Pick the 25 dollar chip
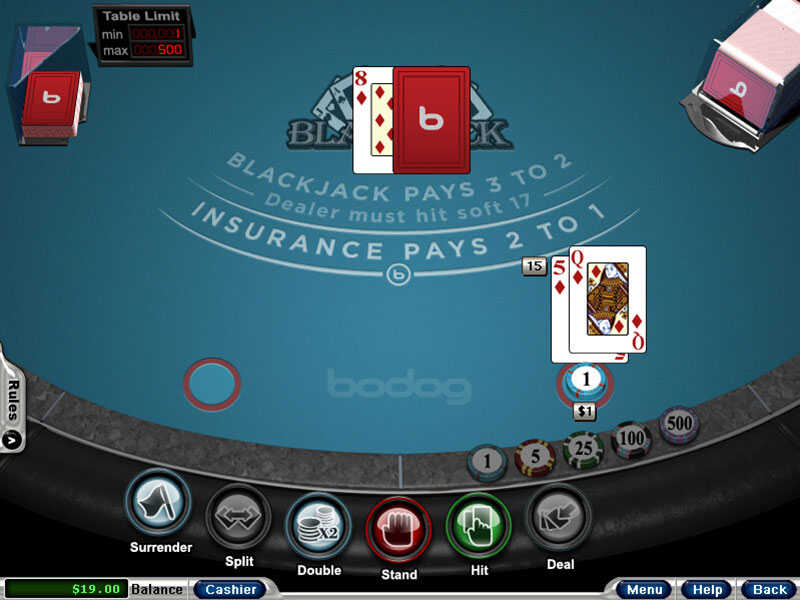 pos(582,449)
